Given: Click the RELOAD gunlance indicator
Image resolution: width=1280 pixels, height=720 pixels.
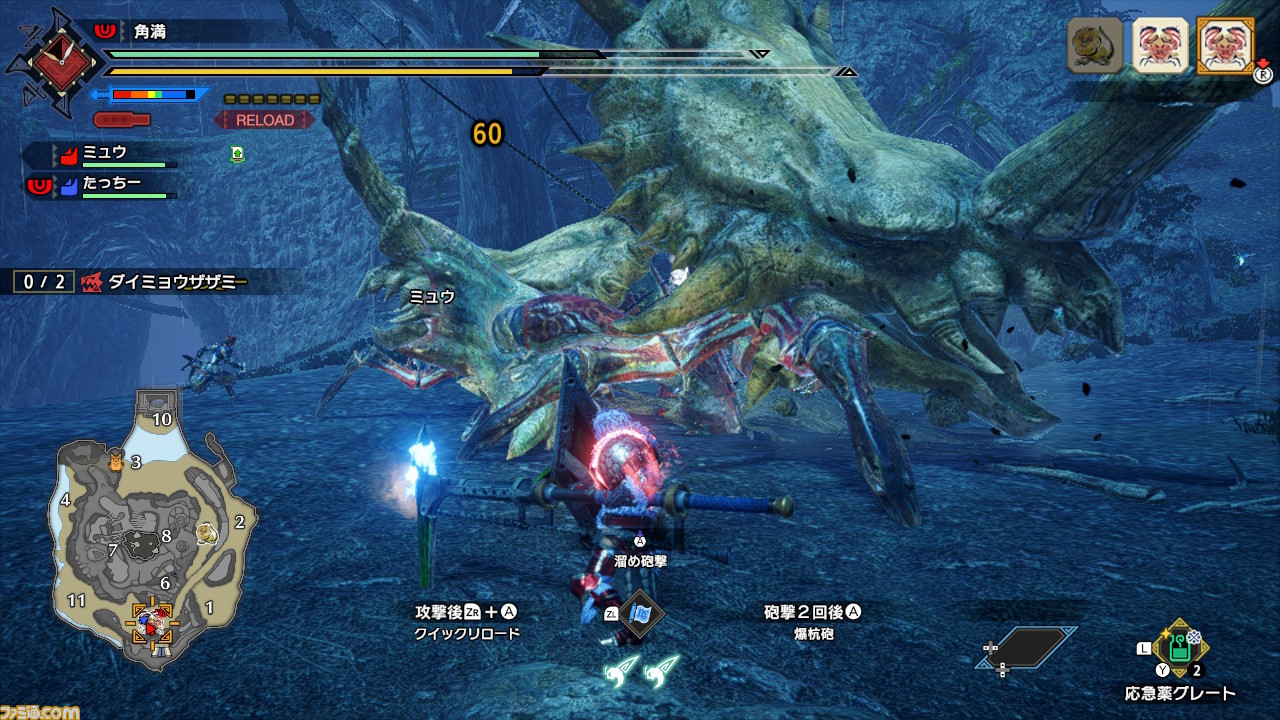Looking at the screenshot, I should pyautogui.click(x=265, y=120).
